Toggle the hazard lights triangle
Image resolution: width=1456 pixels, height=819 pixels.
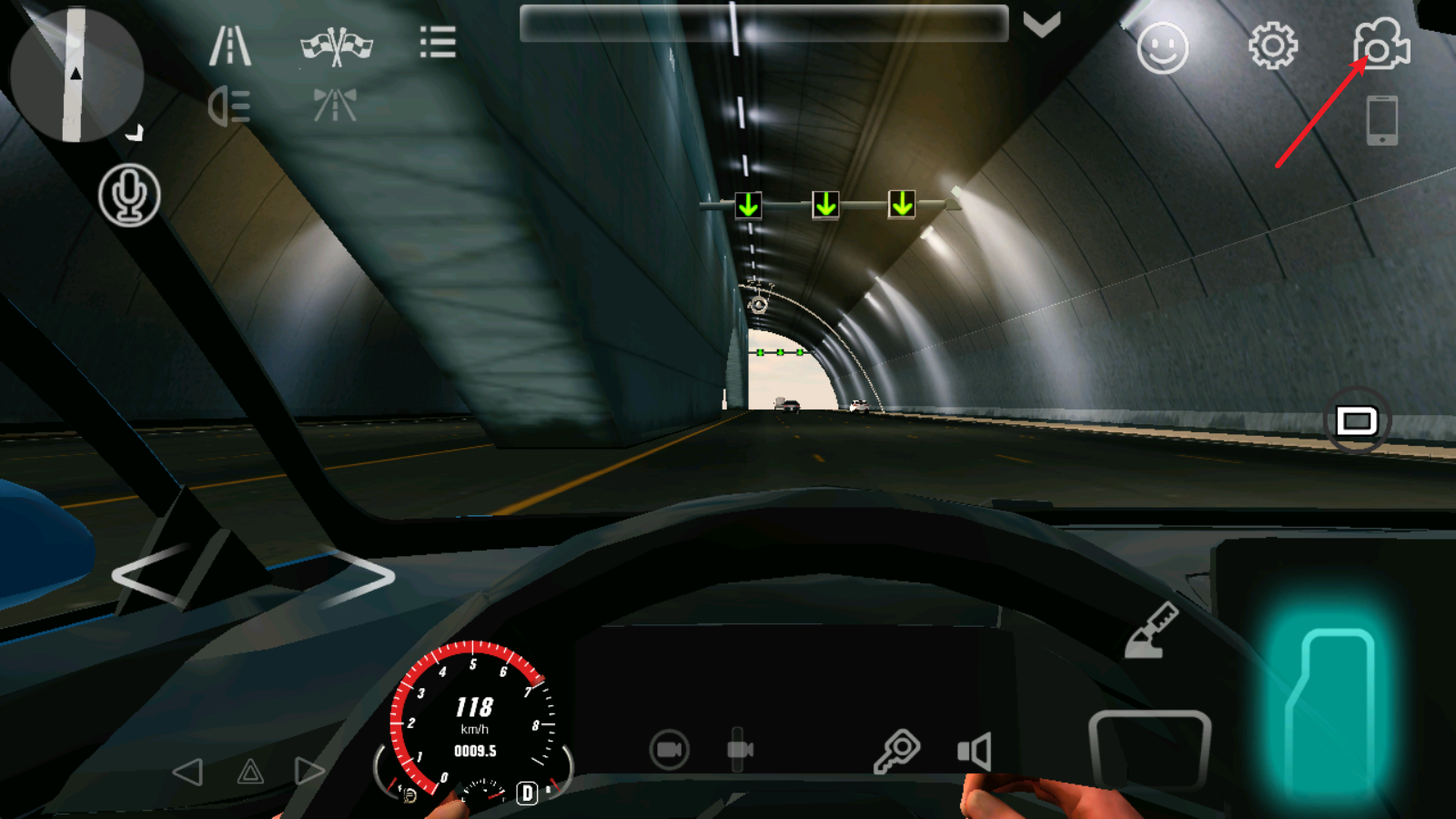click(x=250, y=773)
